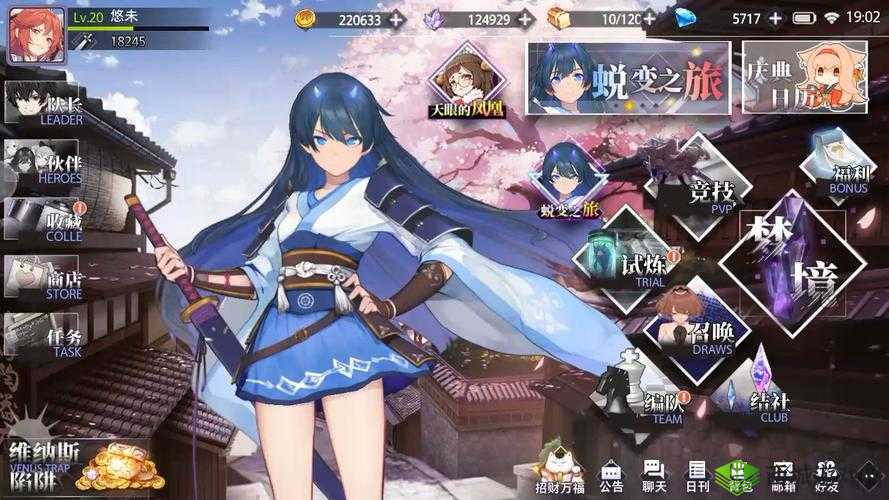Open the 庆典日历 festival calendar
Image resolution: width=889 pixels, height=500 pixels.
tap(804, 78)
